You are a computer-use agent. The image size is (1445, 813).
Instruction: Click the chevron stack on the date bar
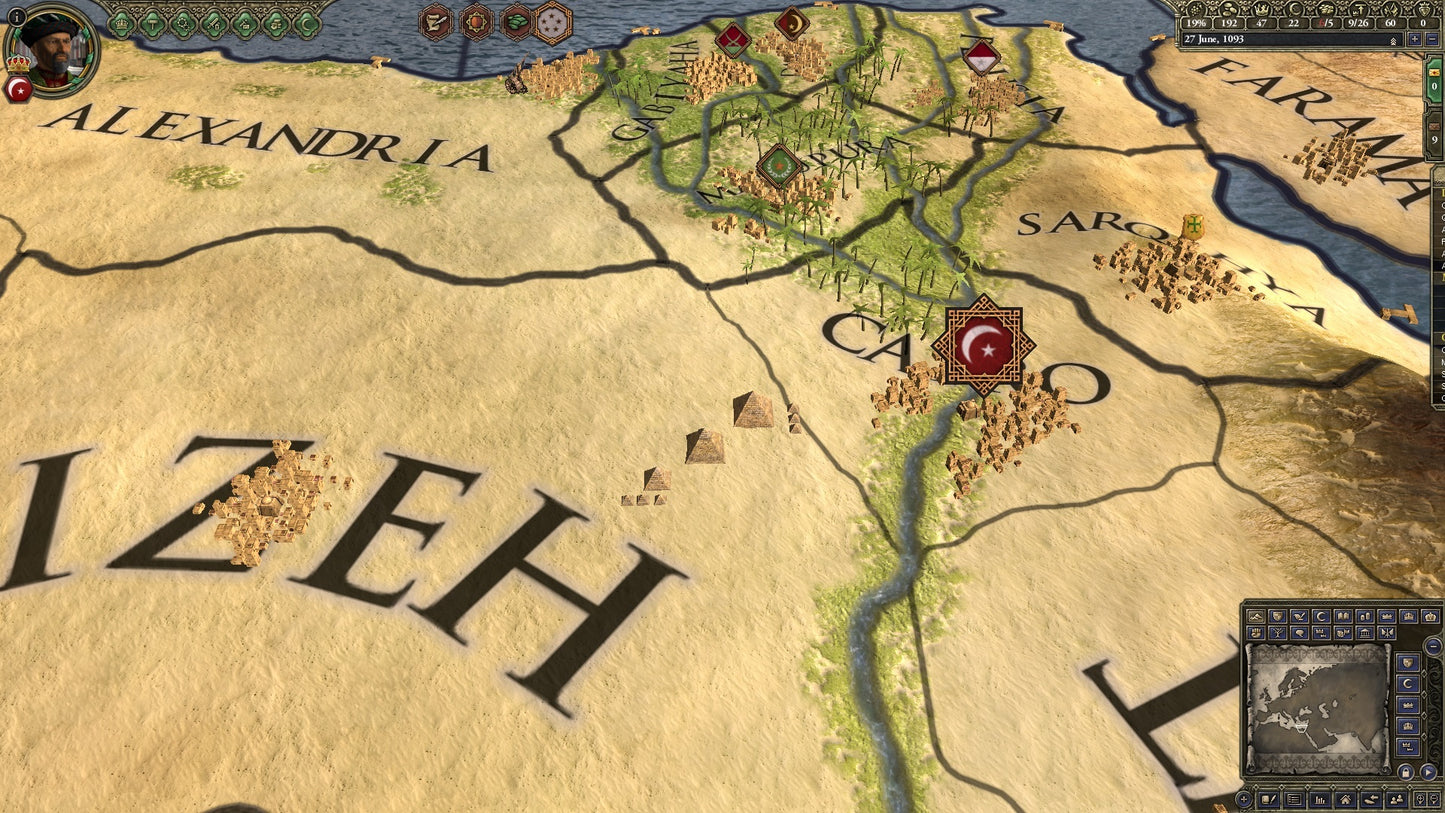(x=1393, y=40)
